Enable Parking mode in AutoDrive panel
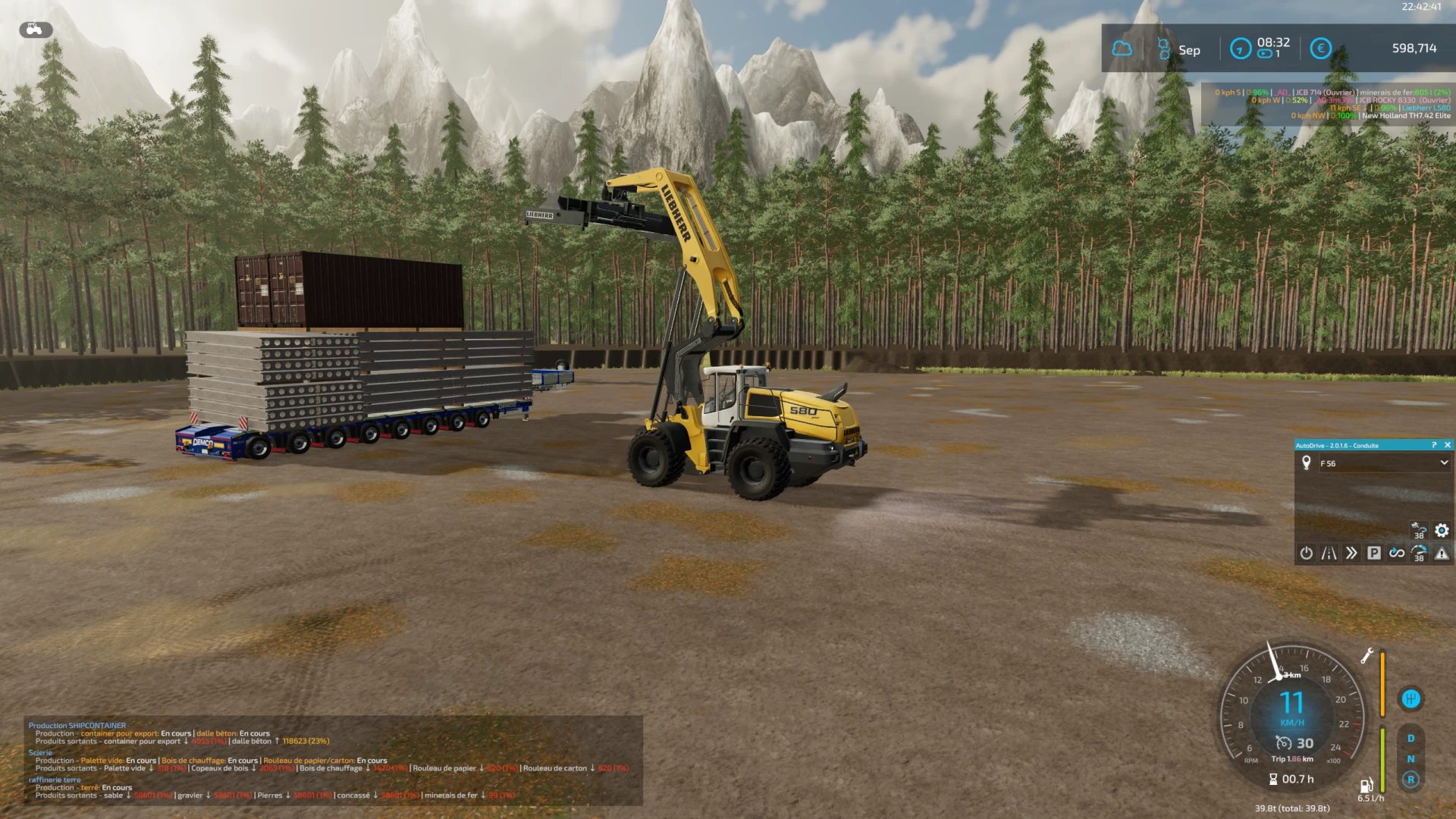The image size is (1456, 819). pyautogui.click(x=1374, y=554)
